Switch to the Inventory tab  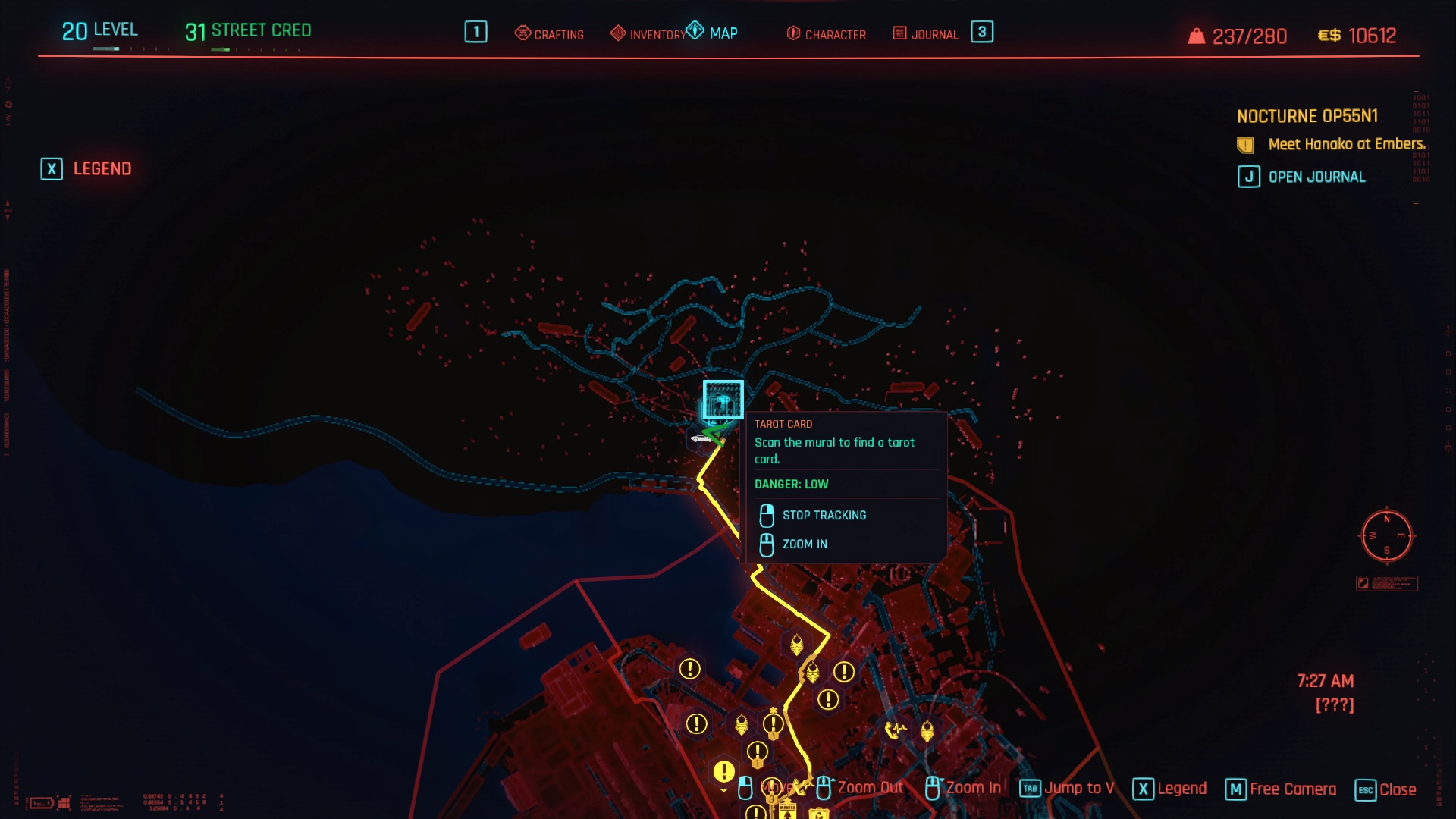[x=648, y=34]
